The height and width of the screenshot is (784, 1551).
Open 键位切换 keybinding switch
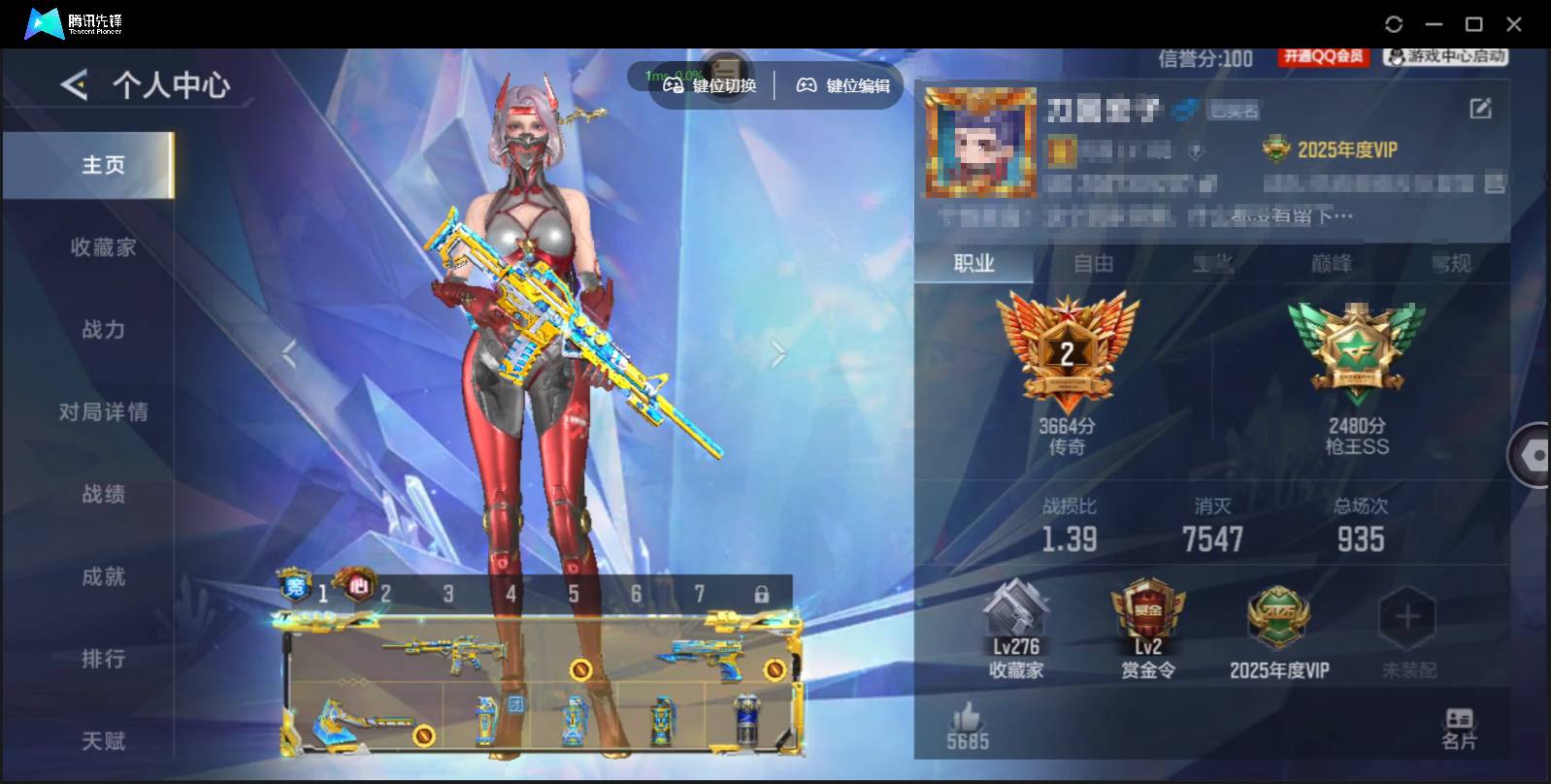(x=711, y=85)
